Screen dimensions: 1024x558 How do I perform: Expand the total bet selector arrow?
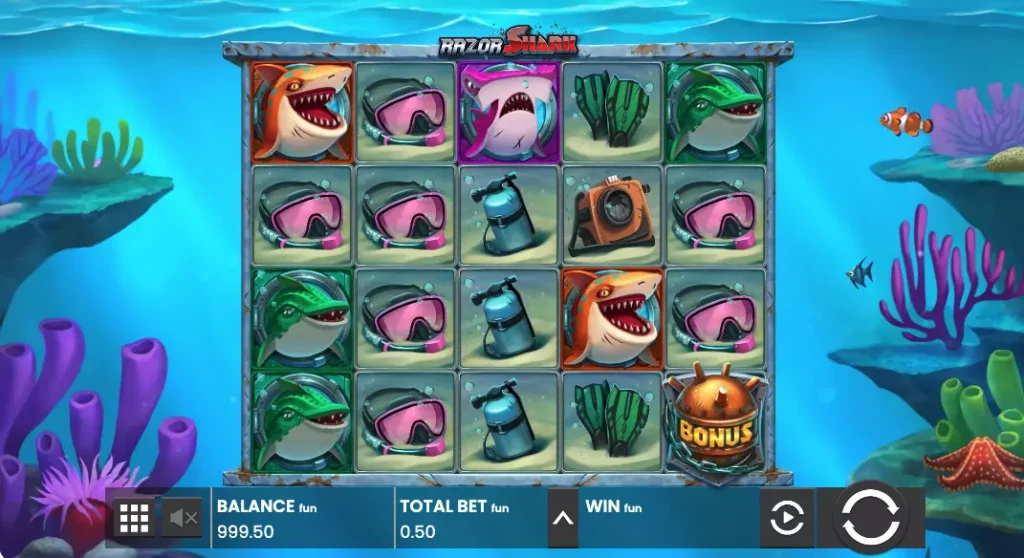563,518
